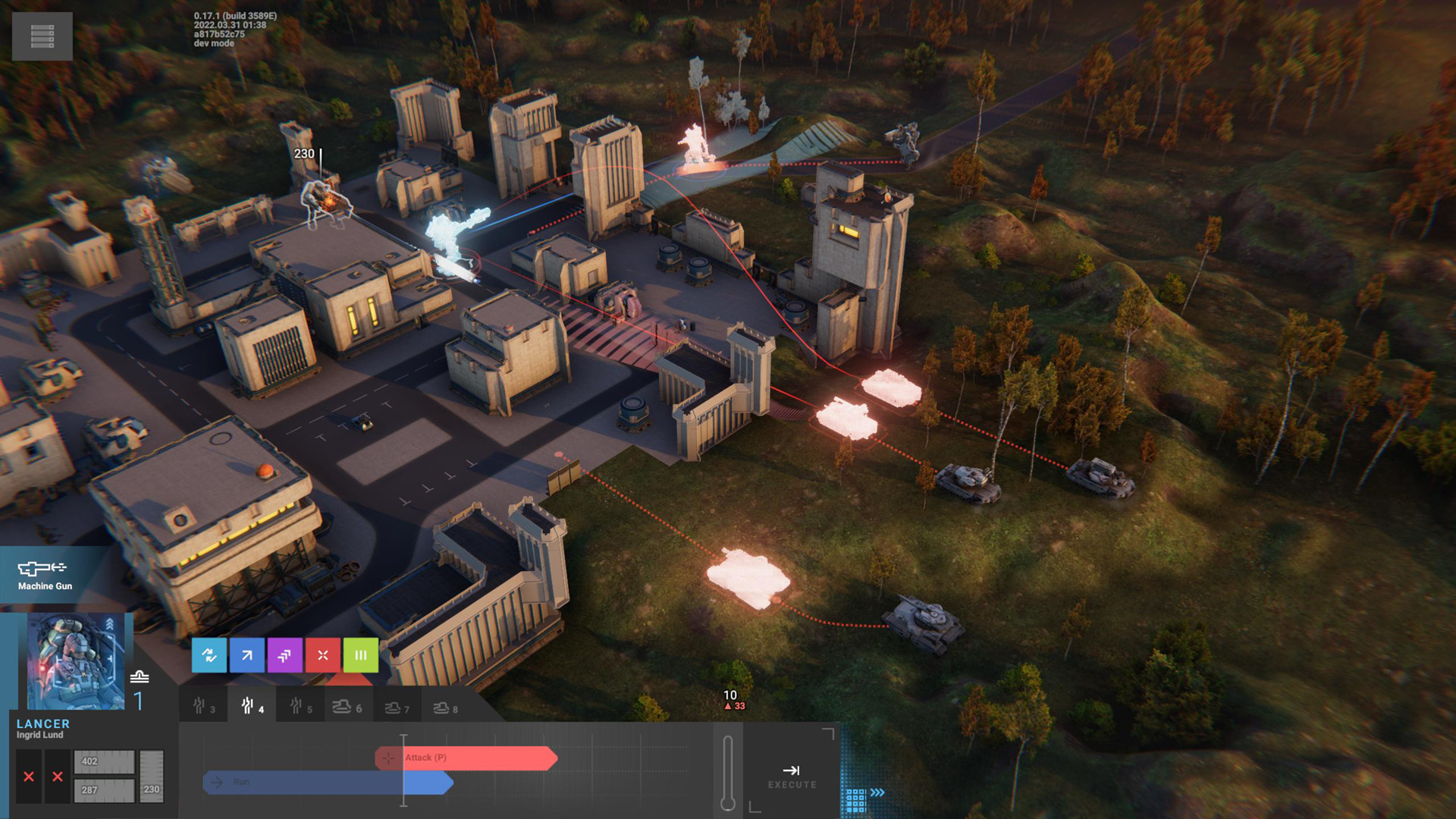
Task: Click the Execute turn button
Action: click(x=792, y=777)
